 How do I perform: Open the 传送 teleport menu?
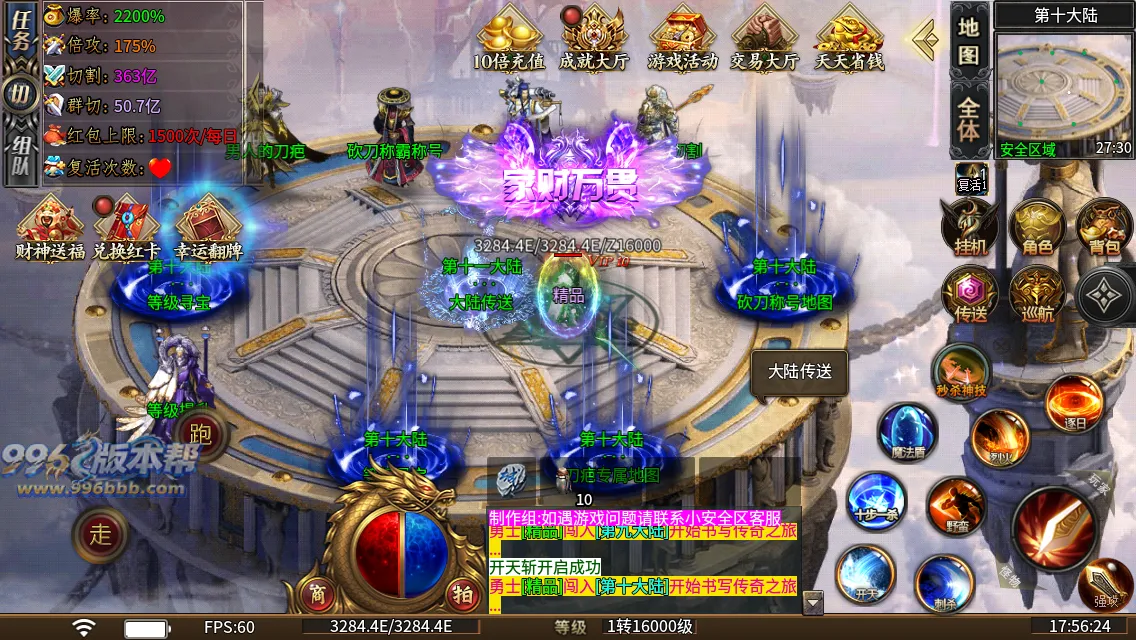967,294
